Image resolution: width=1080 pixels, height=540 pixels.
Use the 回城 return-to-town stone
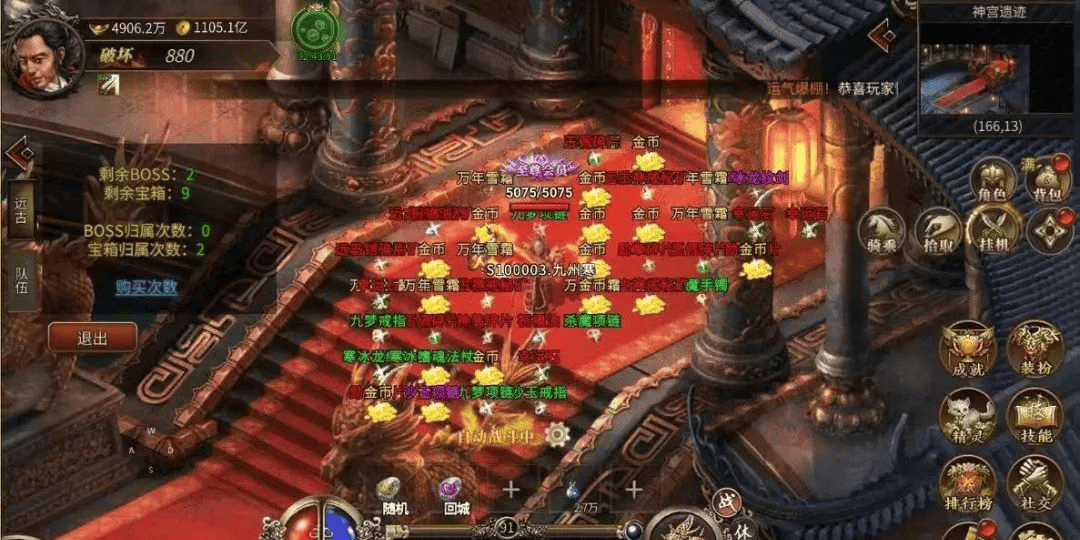(455, 492)
